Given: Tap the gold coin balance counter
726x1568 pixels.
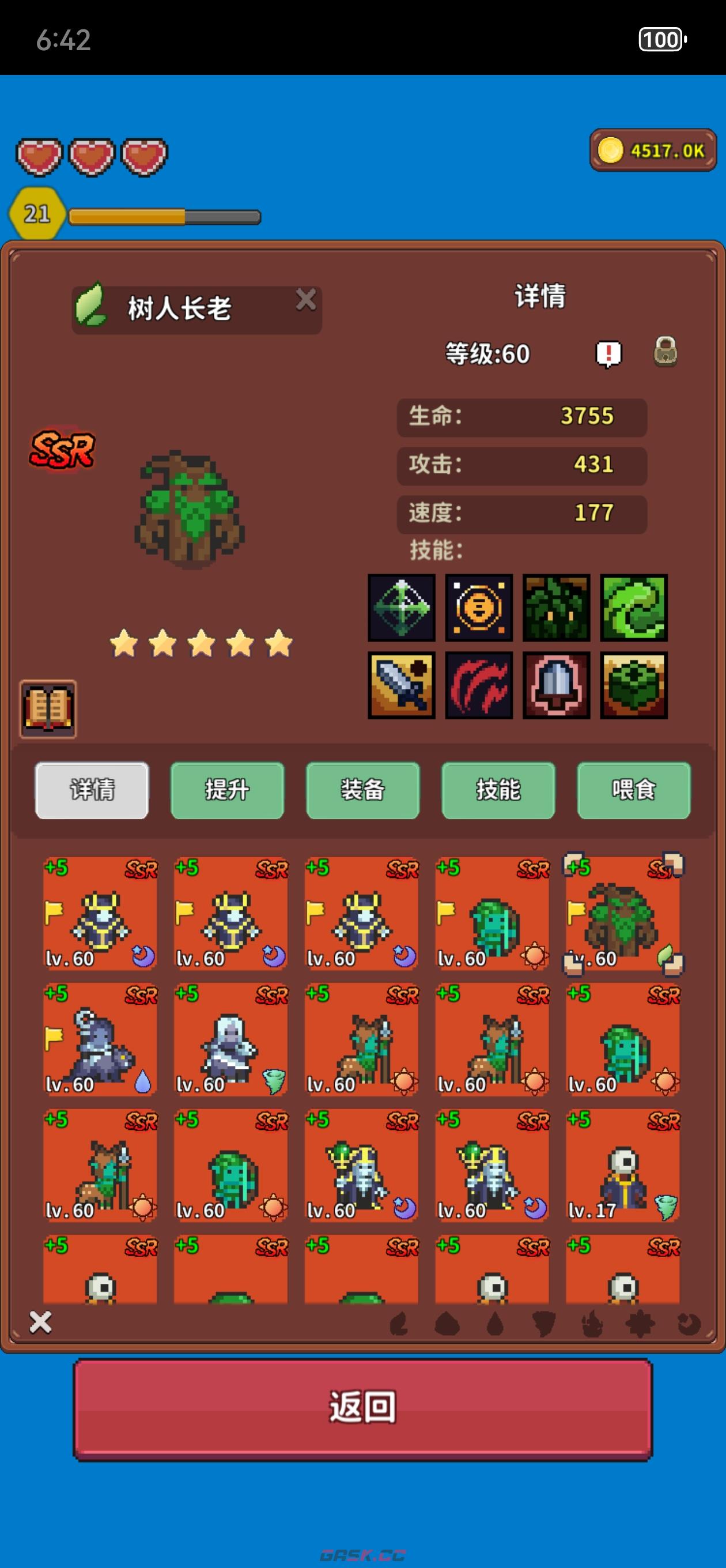Looking at the screenshot, I should [x=653, y=150].
